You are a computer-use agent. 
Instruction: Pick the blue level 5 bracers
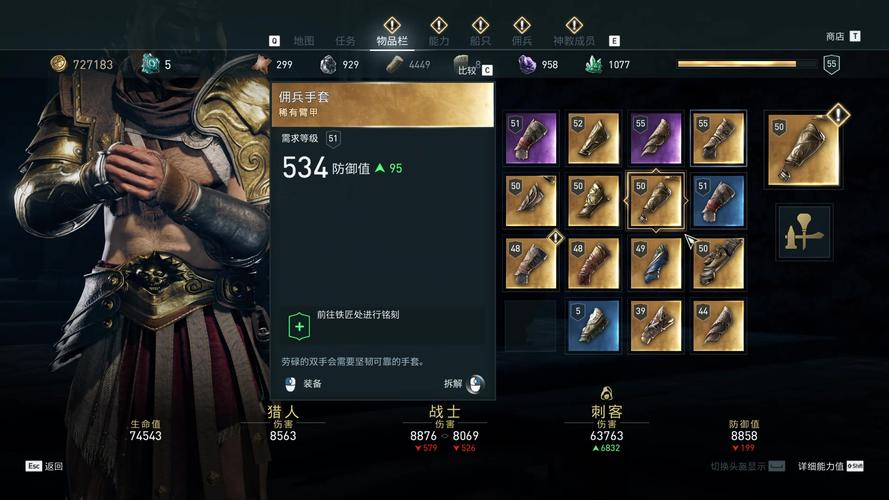tap(594, 325)
